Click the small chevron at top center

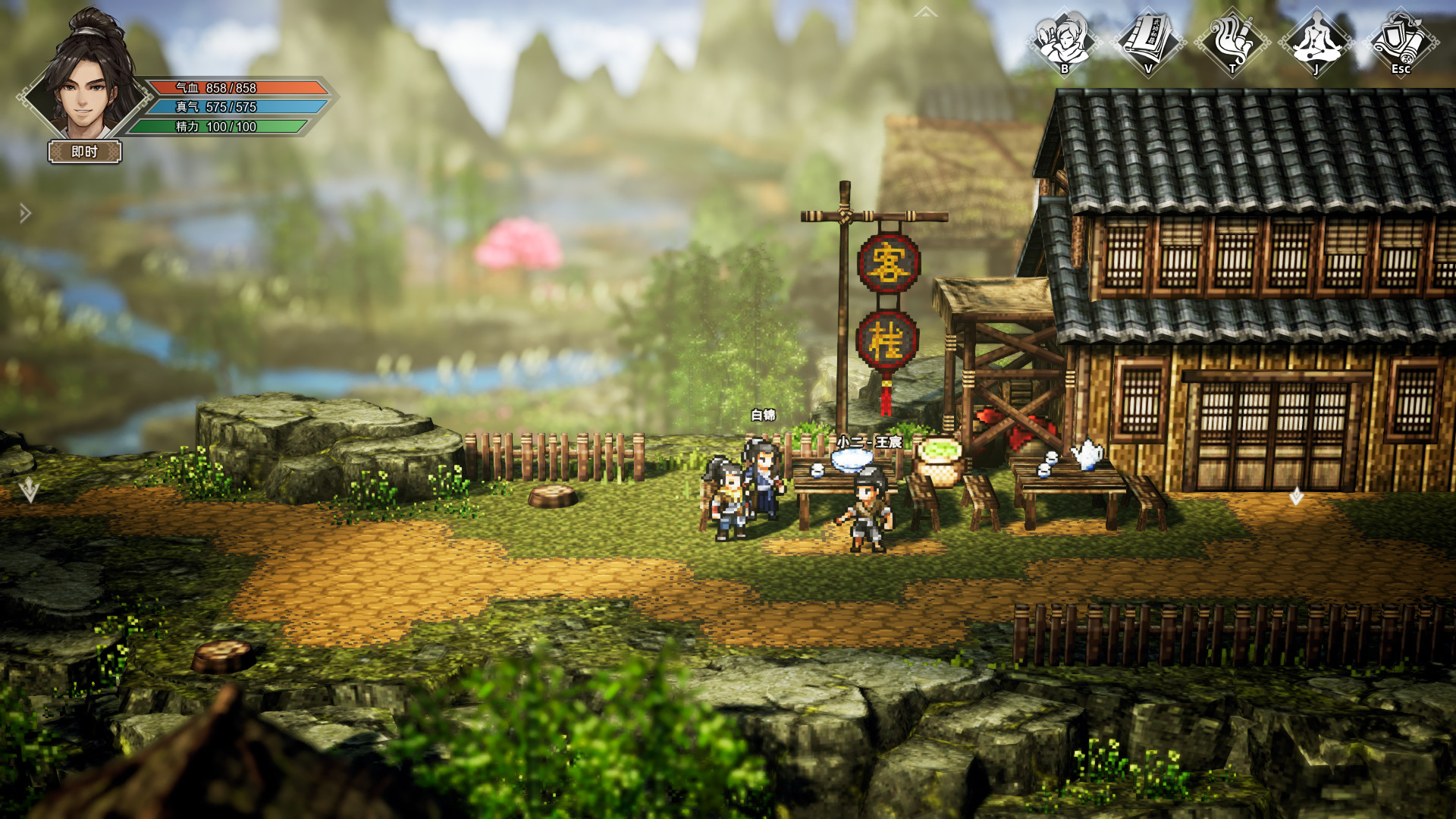[x=925, y=12]
